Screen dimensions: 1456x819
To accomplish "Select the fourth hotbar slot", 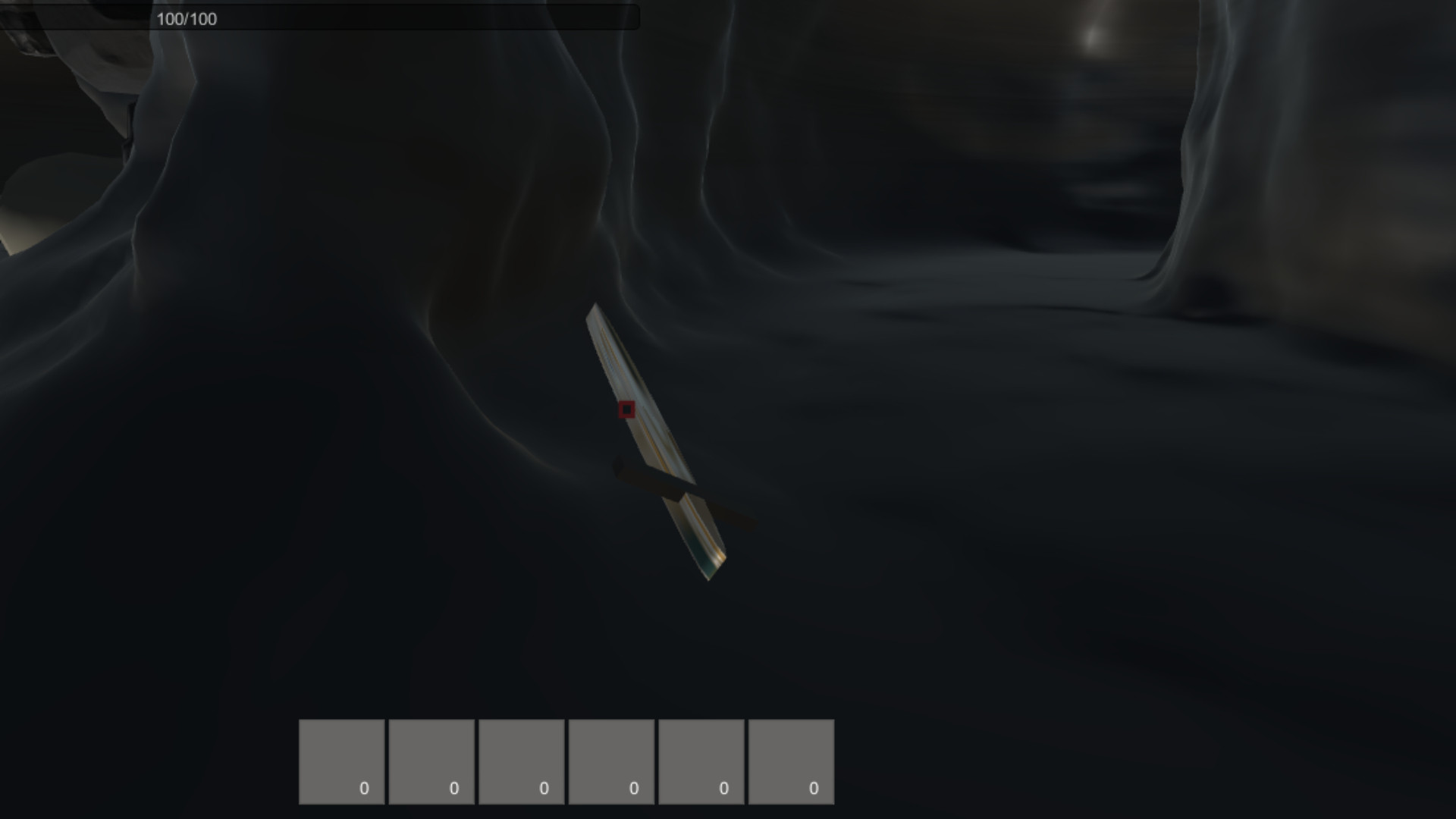I will click(x=610, y=761).
